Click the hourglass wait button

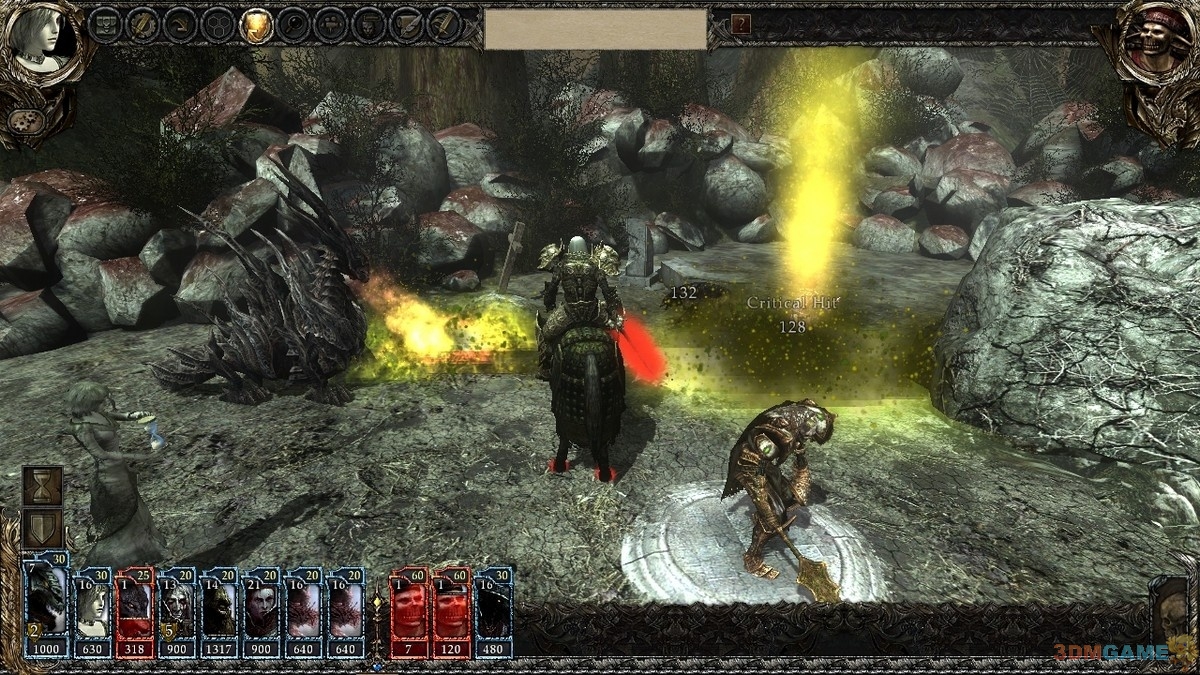(x=44, y=485)
